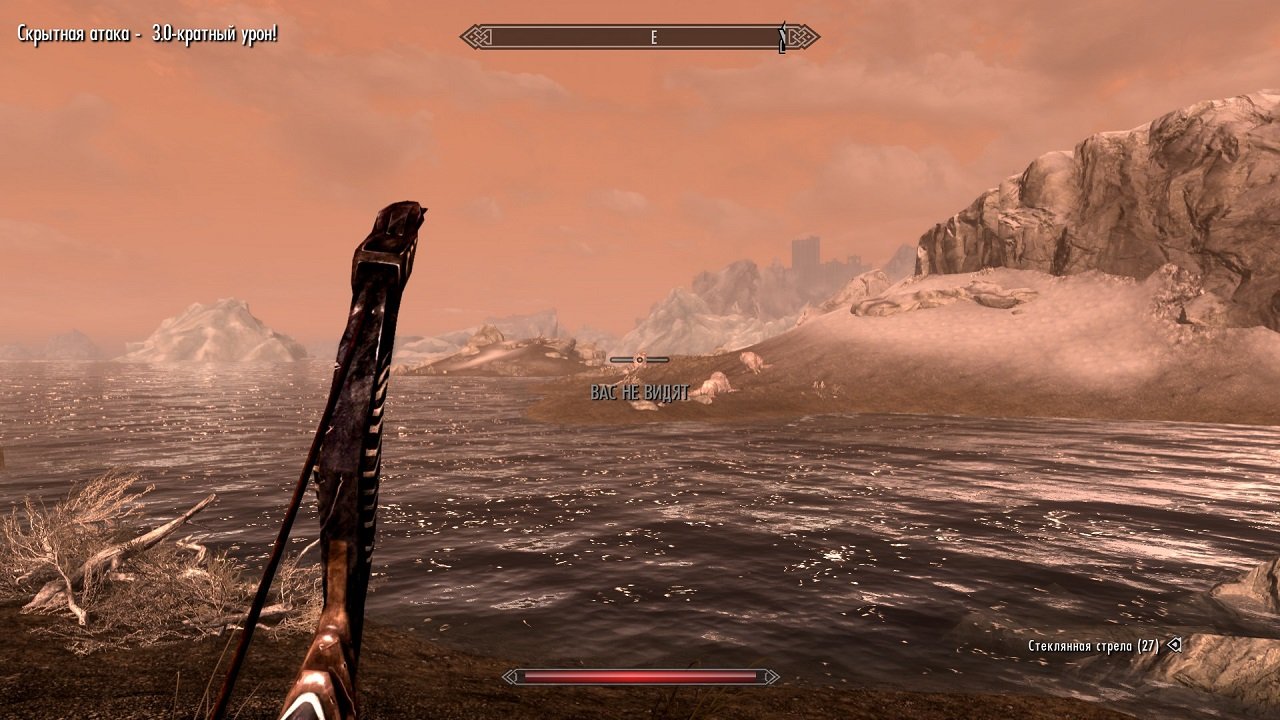The image size is (1280, 720).
Task: Select the Стеклянная стрела (27) ammo label
Action: click(1095, 645)
